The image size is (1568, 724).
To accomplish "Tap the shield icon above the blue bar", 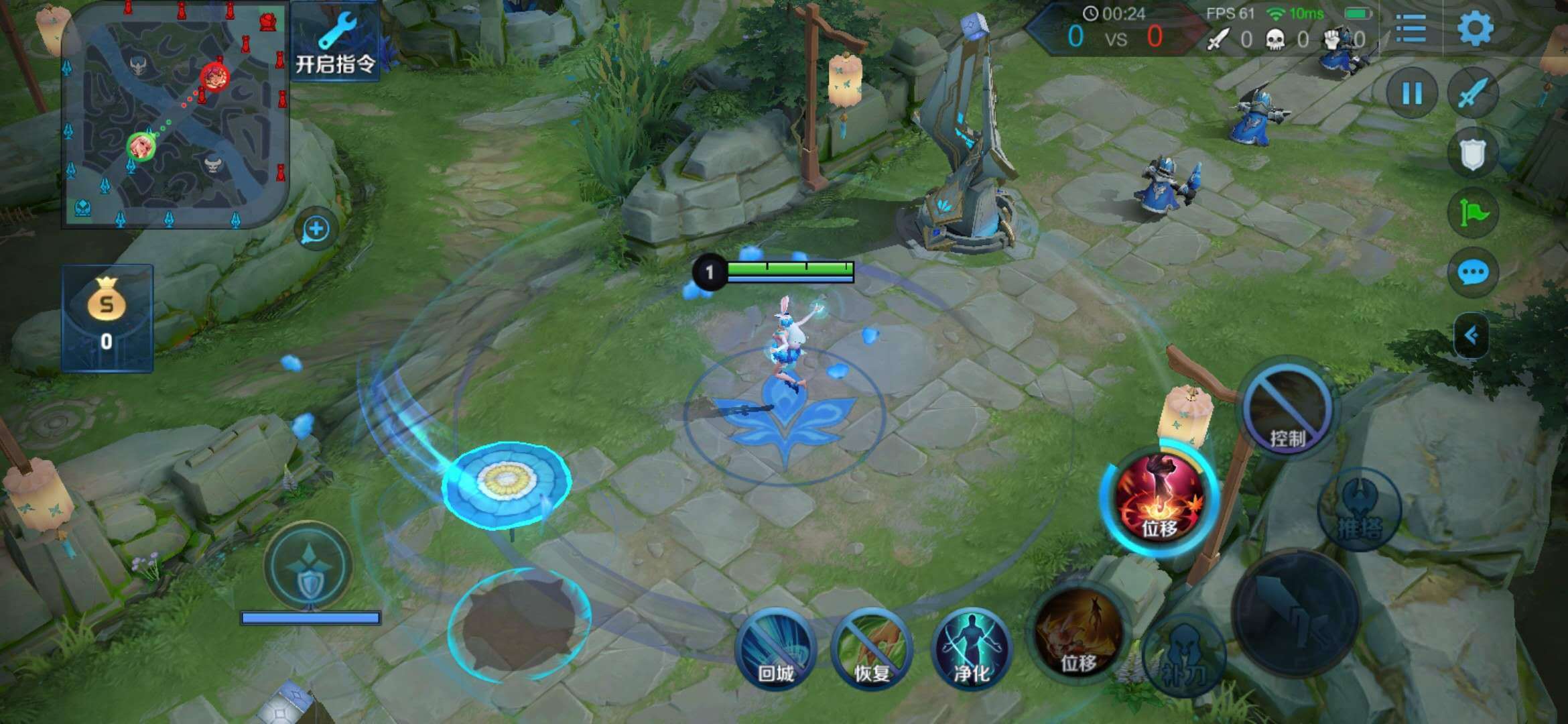I will coord(309,566).
